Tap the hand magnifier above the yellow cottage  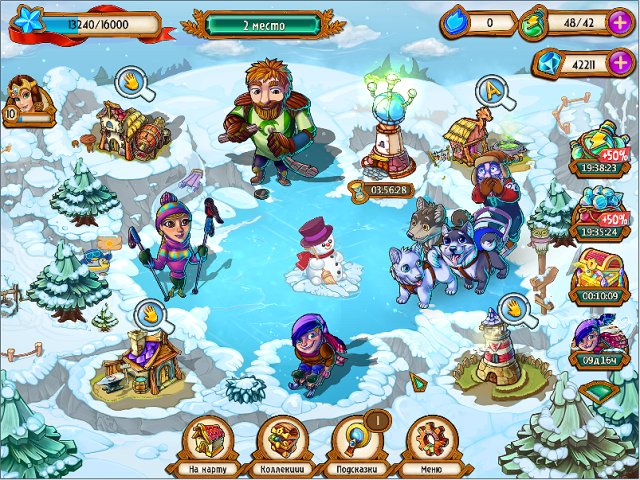[x=132, y=83]
